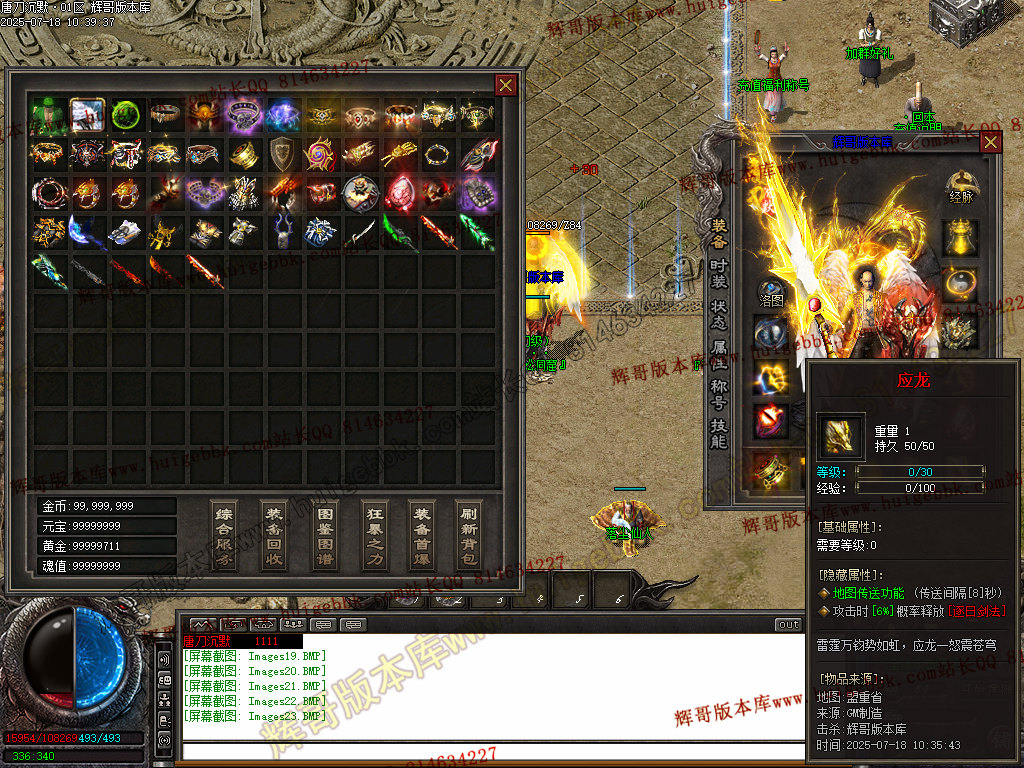Open the 图鉴图谱 codex button

[324, 535]
